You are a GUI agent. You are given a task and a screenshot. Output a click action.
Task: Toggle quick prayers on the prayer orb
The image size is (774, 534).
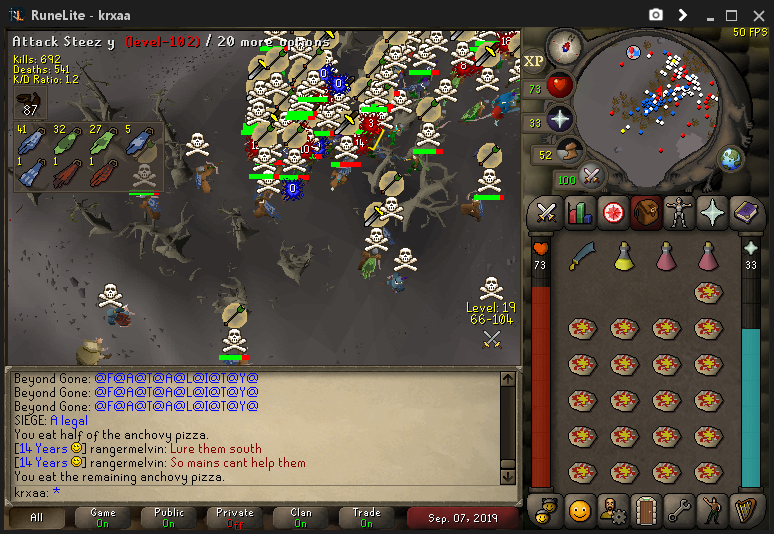click(x=560, y=121)
